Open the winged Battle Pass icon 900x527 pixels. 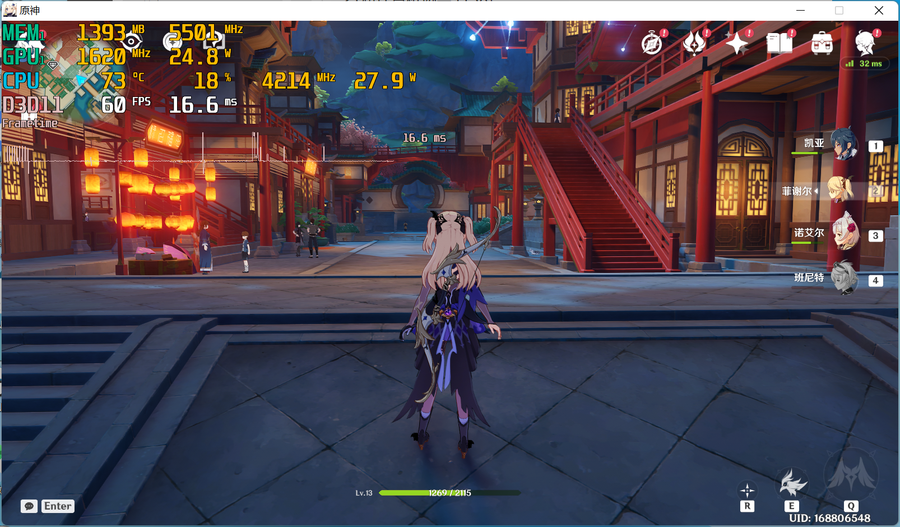point(694,42)
